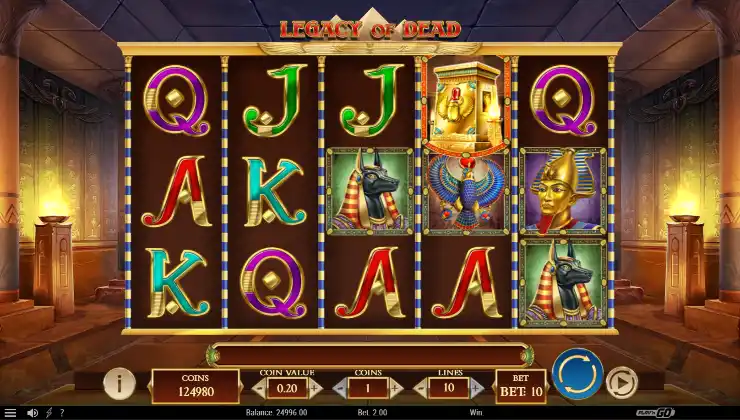Increase the coin value
Screen dimensions: 740x420
point(314,386)
